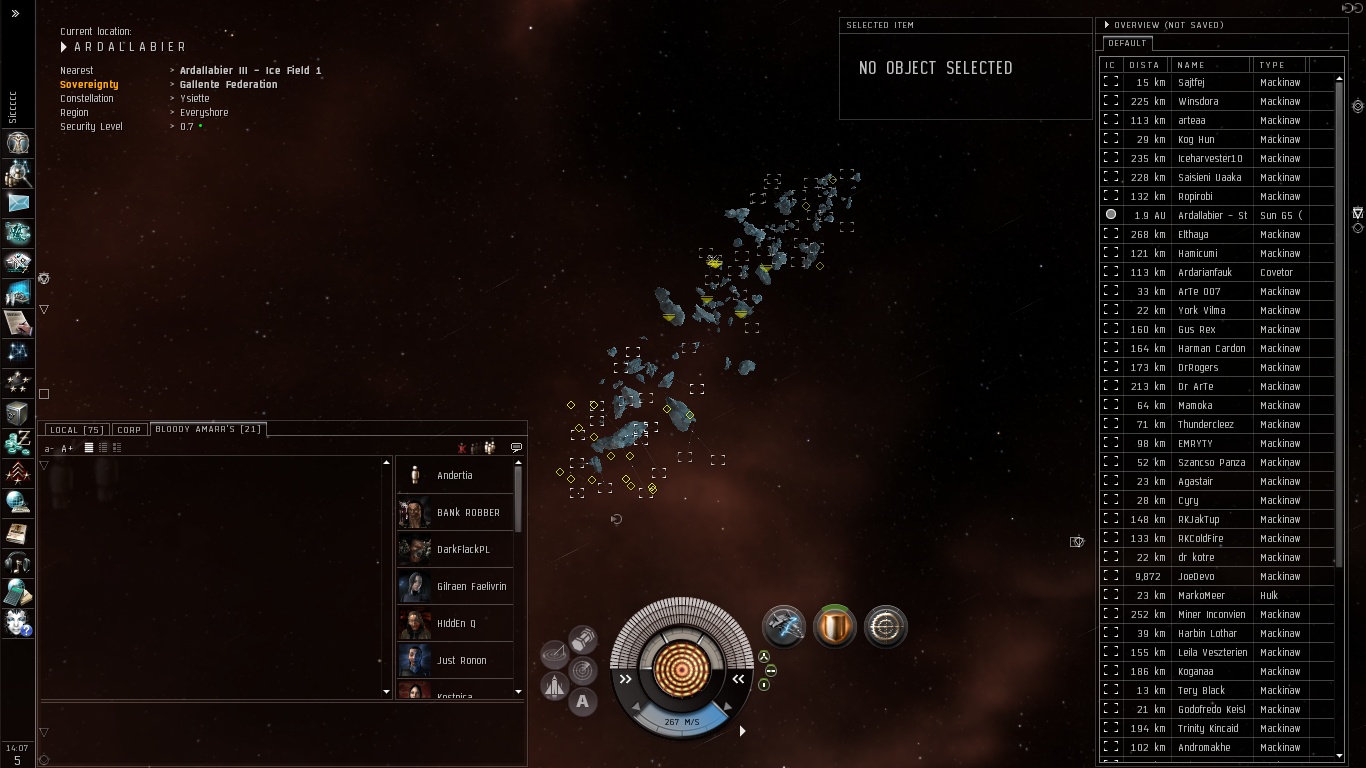Switch to the Local chat tab

tap(75, 430)
